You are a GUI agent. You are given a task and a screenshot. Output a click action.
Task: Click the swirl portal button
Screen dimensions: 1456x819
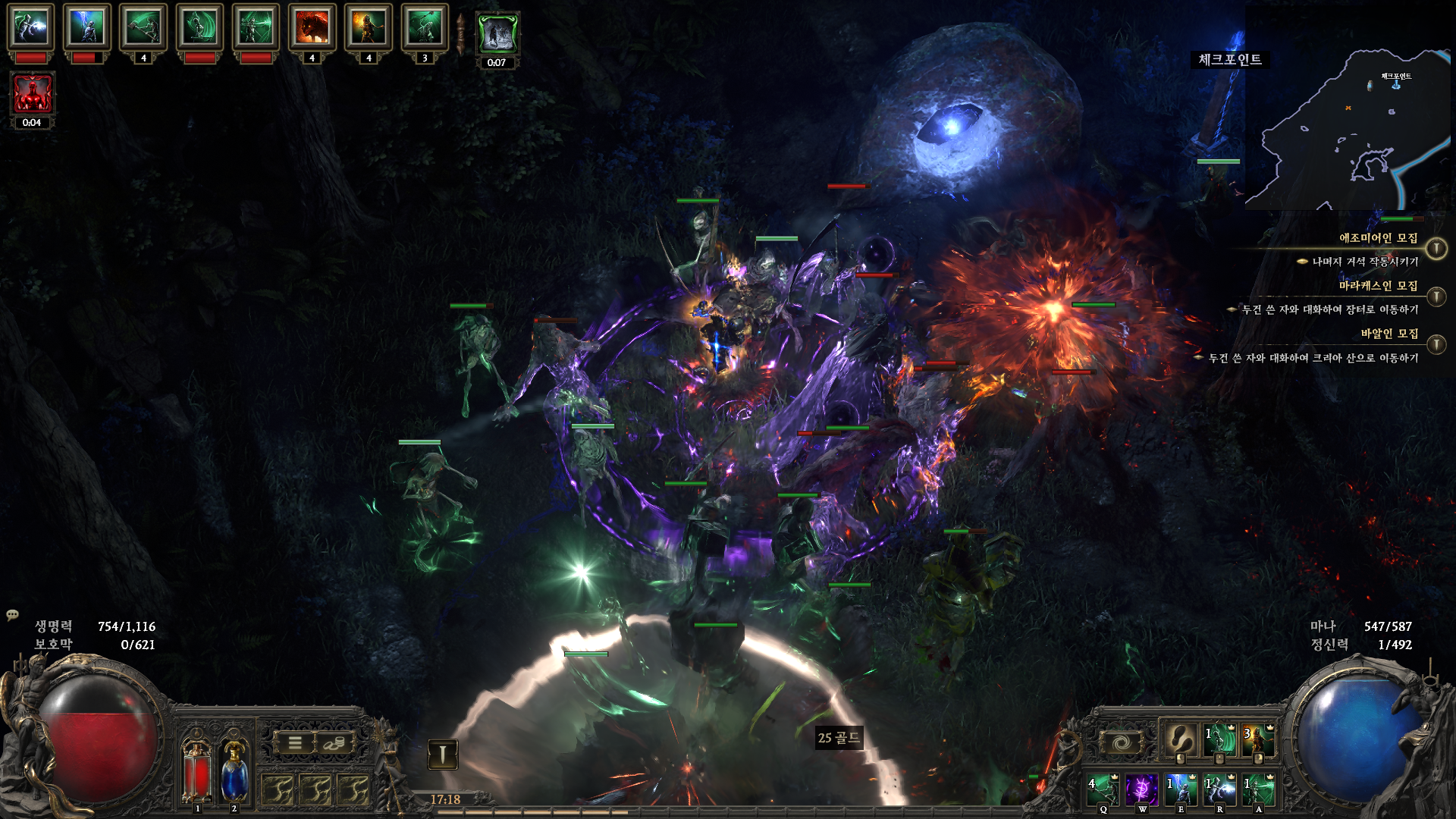(x=1121, y=743)
